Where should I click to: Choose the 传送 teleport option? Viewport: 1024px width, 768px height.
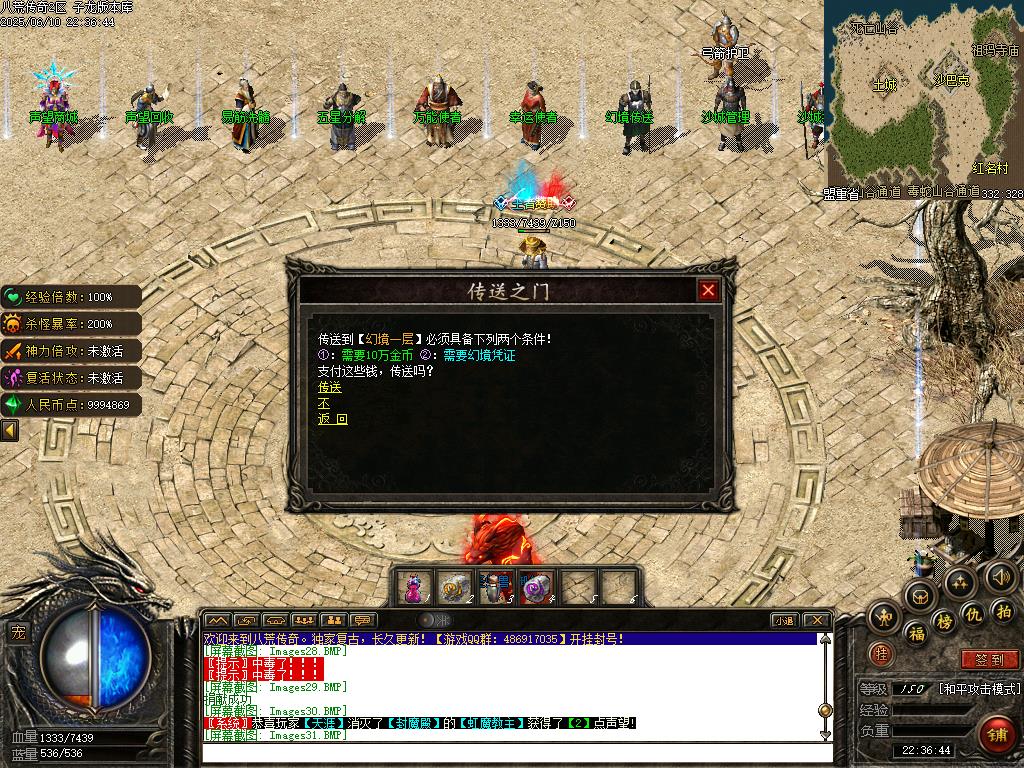pos(330,387)
